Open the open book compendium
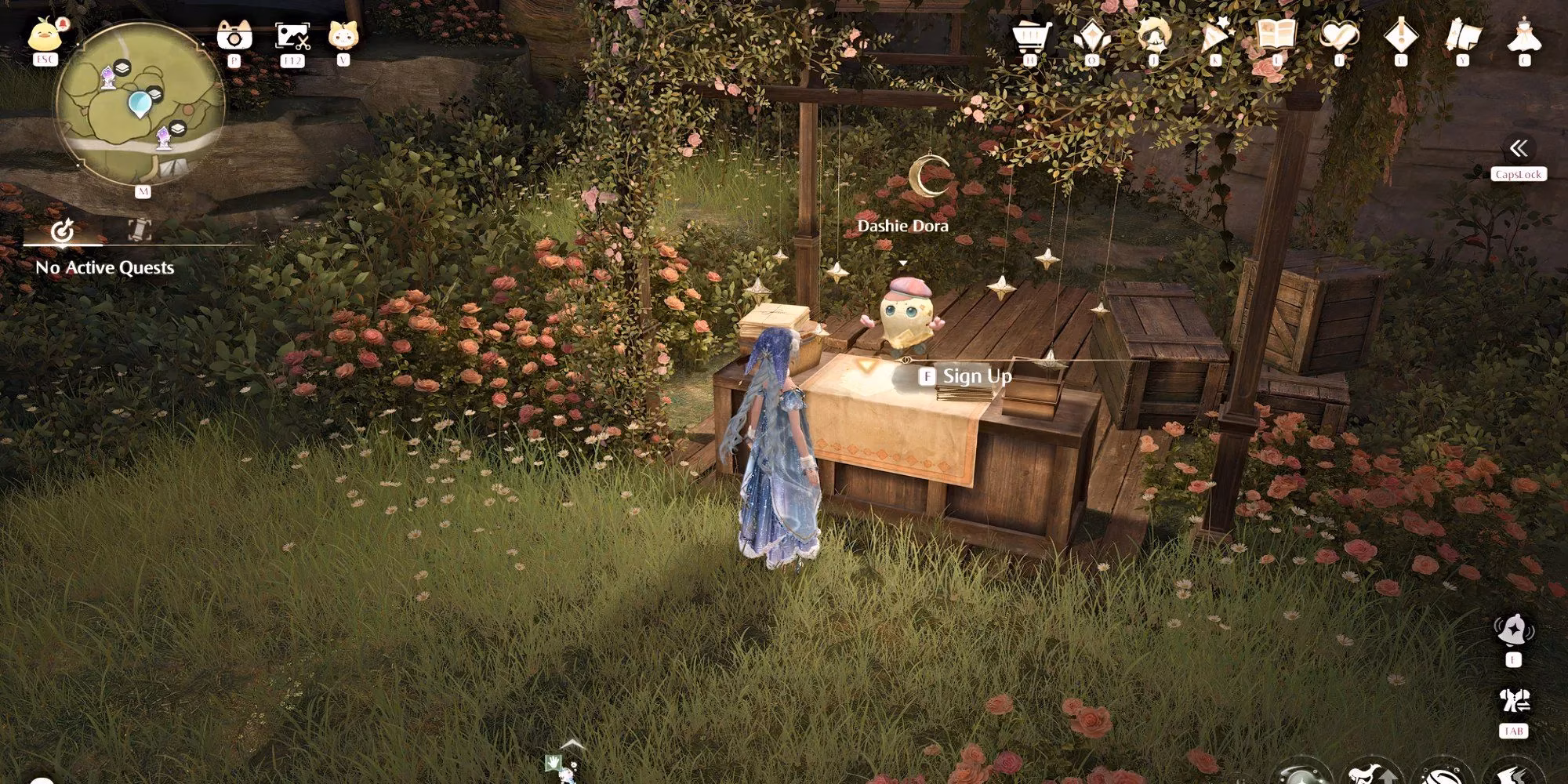The height and width of the screenshot is (784, 1568). click(x=1276, y=36)
